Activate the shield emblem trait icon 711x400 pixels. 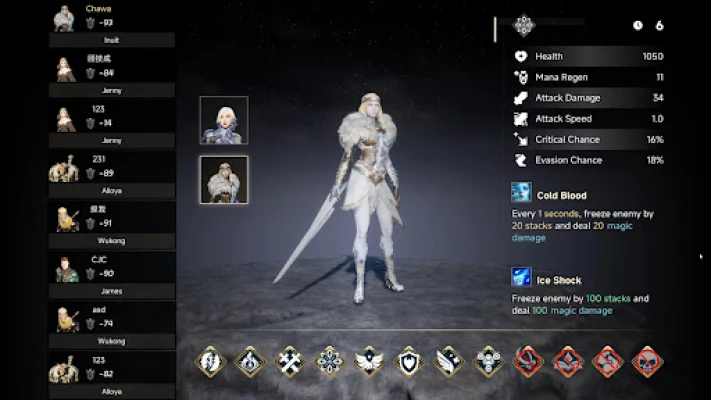(409, 361)
